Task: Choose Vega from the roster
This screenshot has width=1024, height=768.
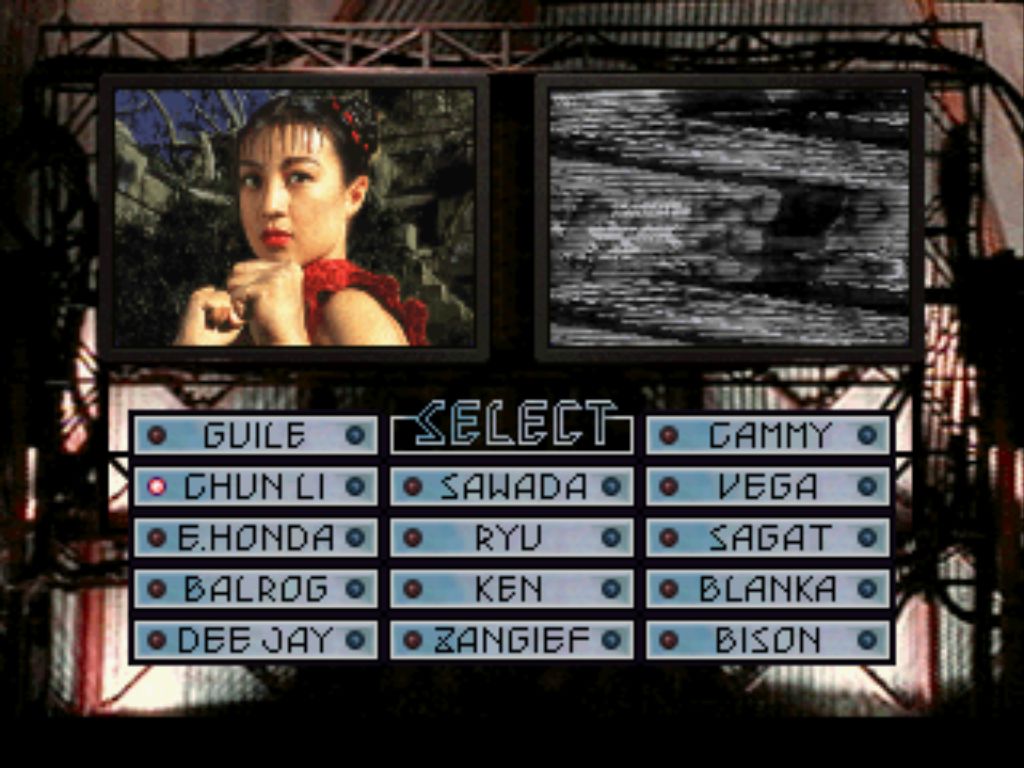Action: [768, 487]
